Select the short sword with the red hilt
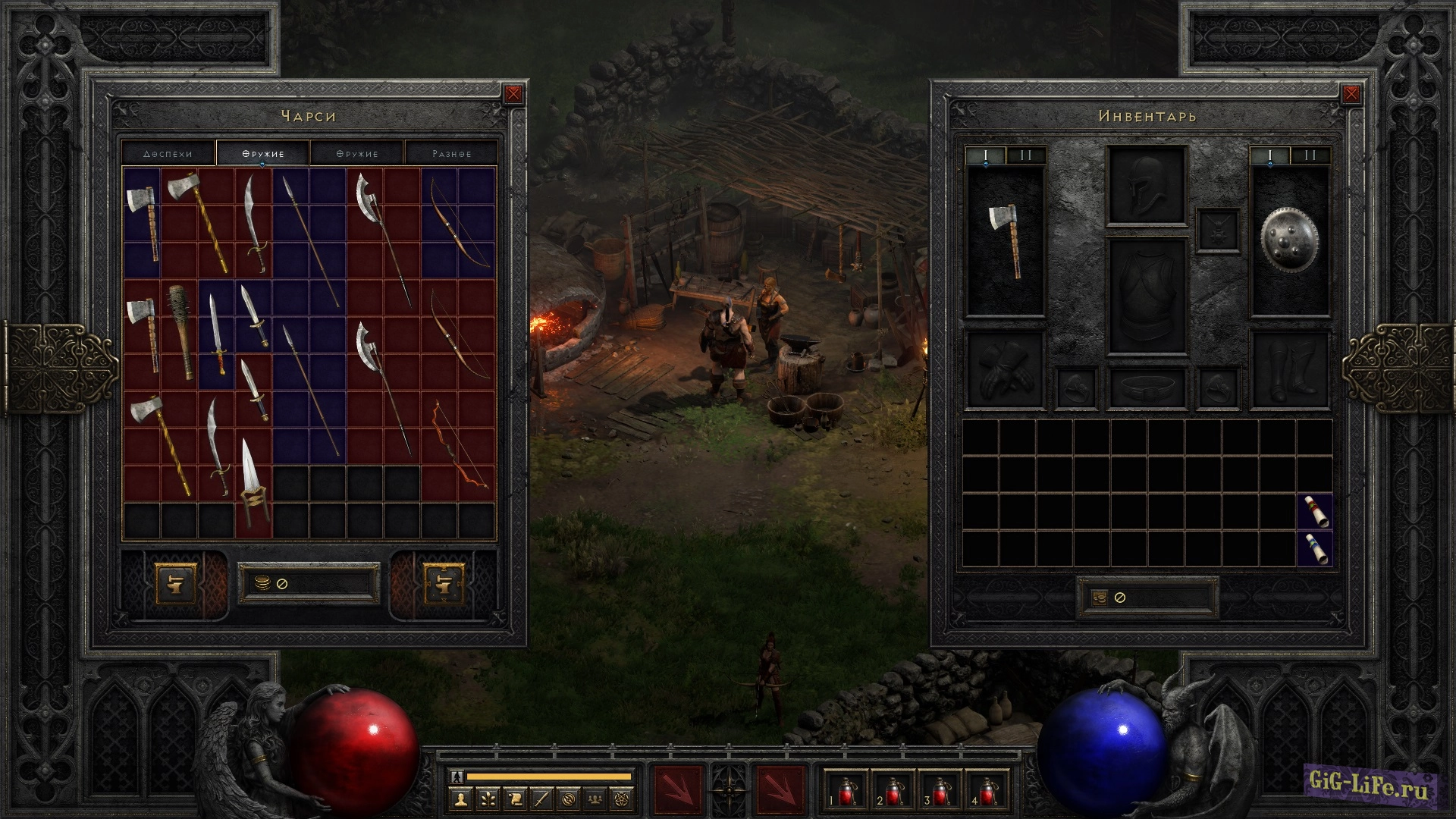Image resolution: width=1456 pixels, height=819 pixels. point(216,334)
